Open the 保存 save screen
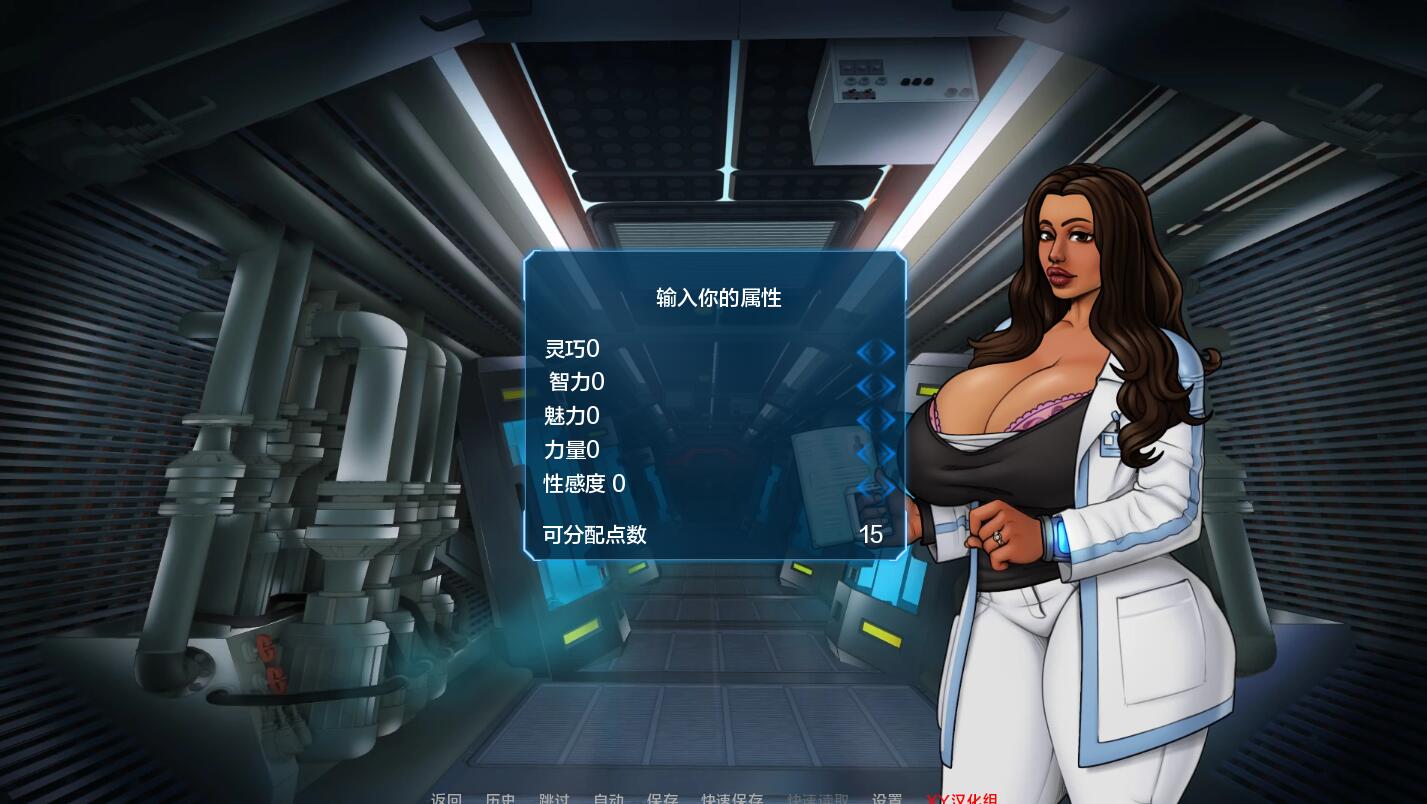The image size is (1427, 804). pyautogui.click(x=665, y=797)
